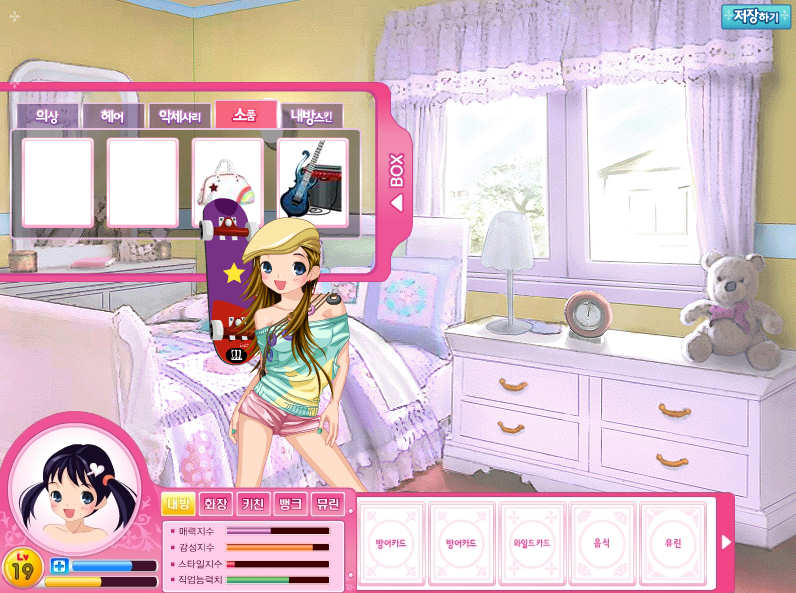Click the blue plus icon beside level bar

coord(58,566)
